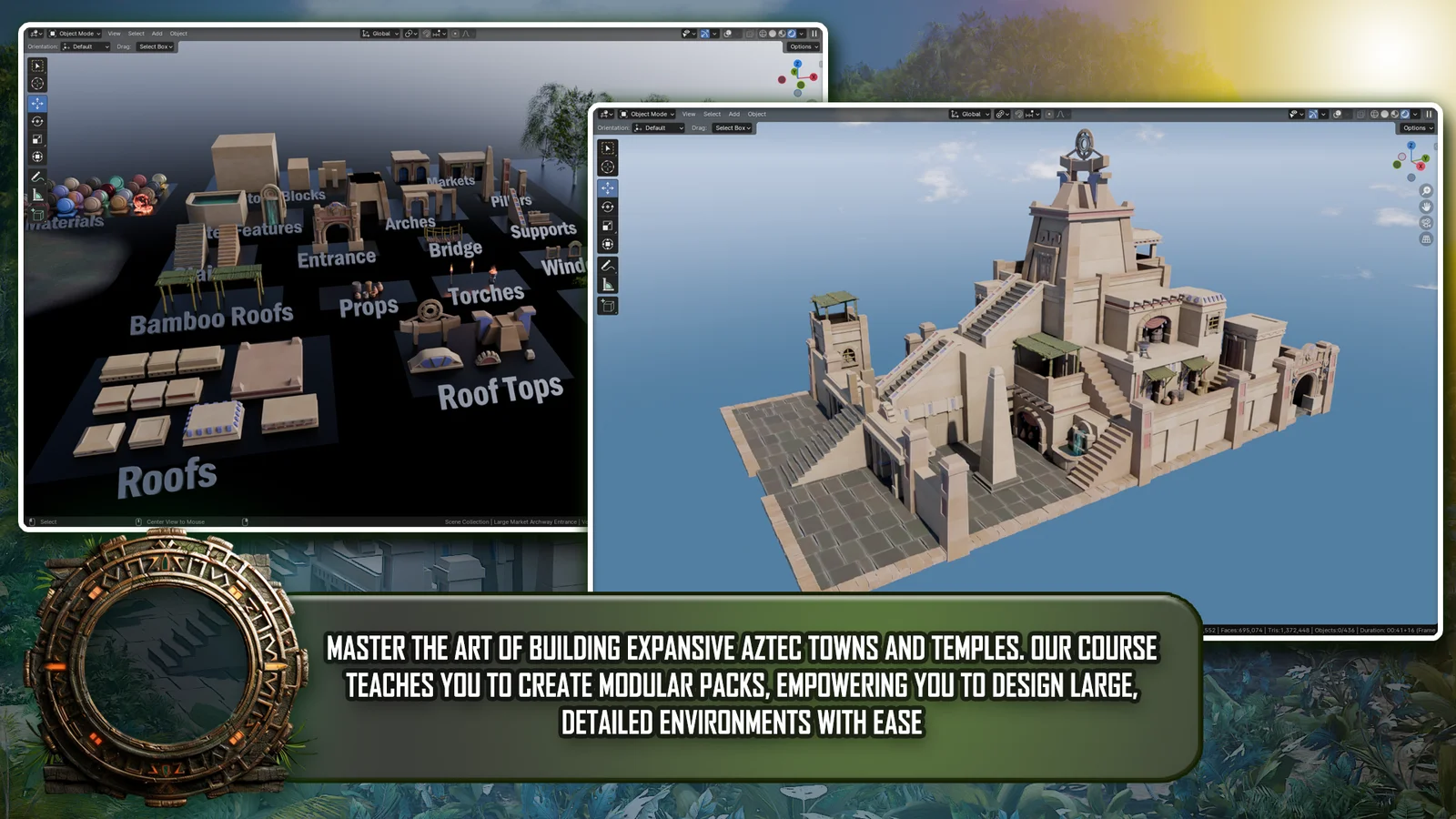Screen dimensions: 1456x819
Task: Switch viewport to Rendered shading
Action: tap(1403, 115)
